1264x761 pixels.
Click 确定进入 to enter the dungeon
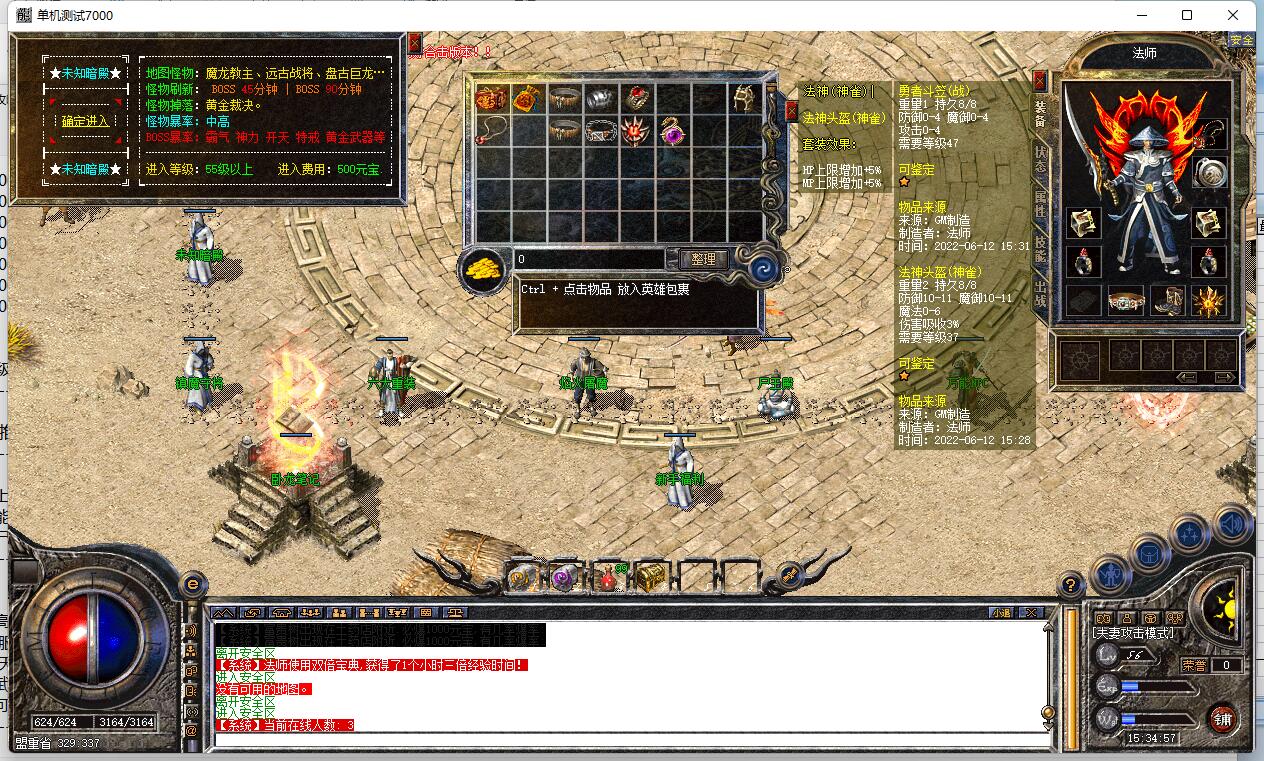(x=85, y=121)
